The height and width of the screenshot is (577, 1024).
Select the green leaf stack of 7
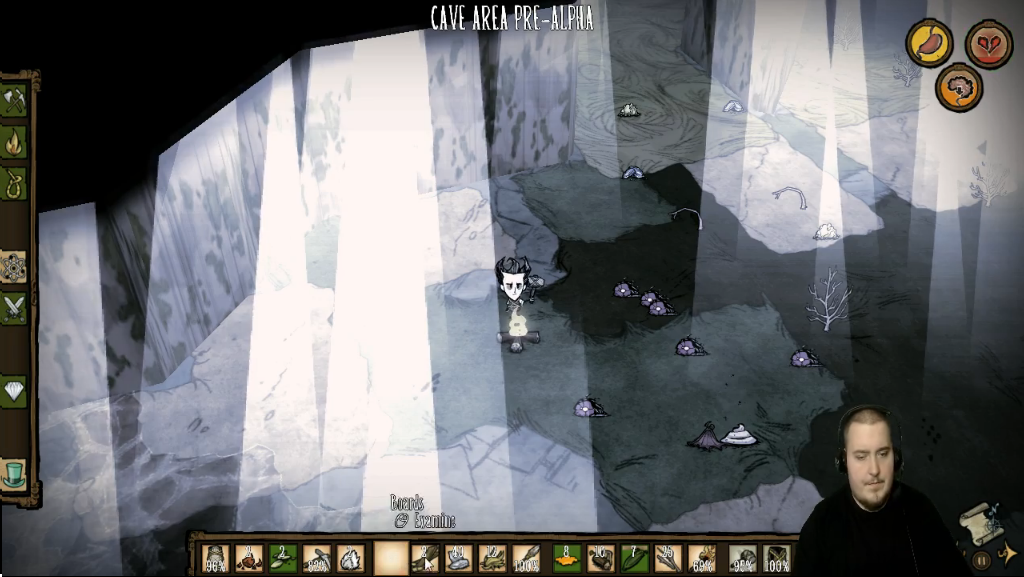(x=634, y=558)
